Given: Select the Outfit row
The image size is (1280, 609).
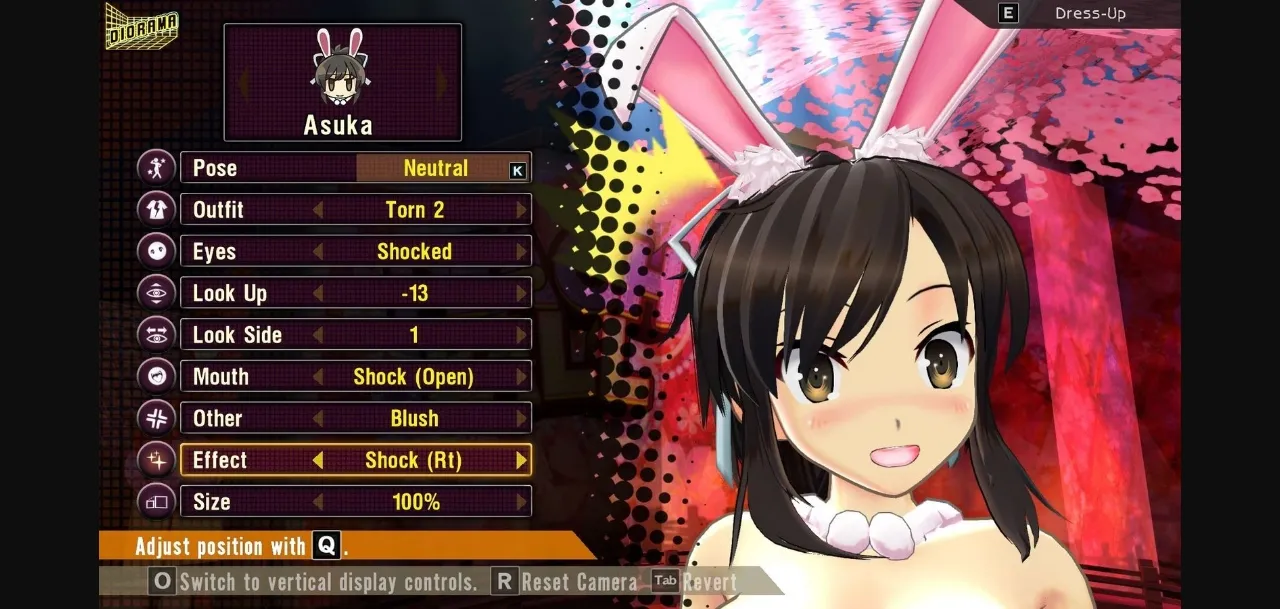Looking at the screenshot, I should point(355,210).
